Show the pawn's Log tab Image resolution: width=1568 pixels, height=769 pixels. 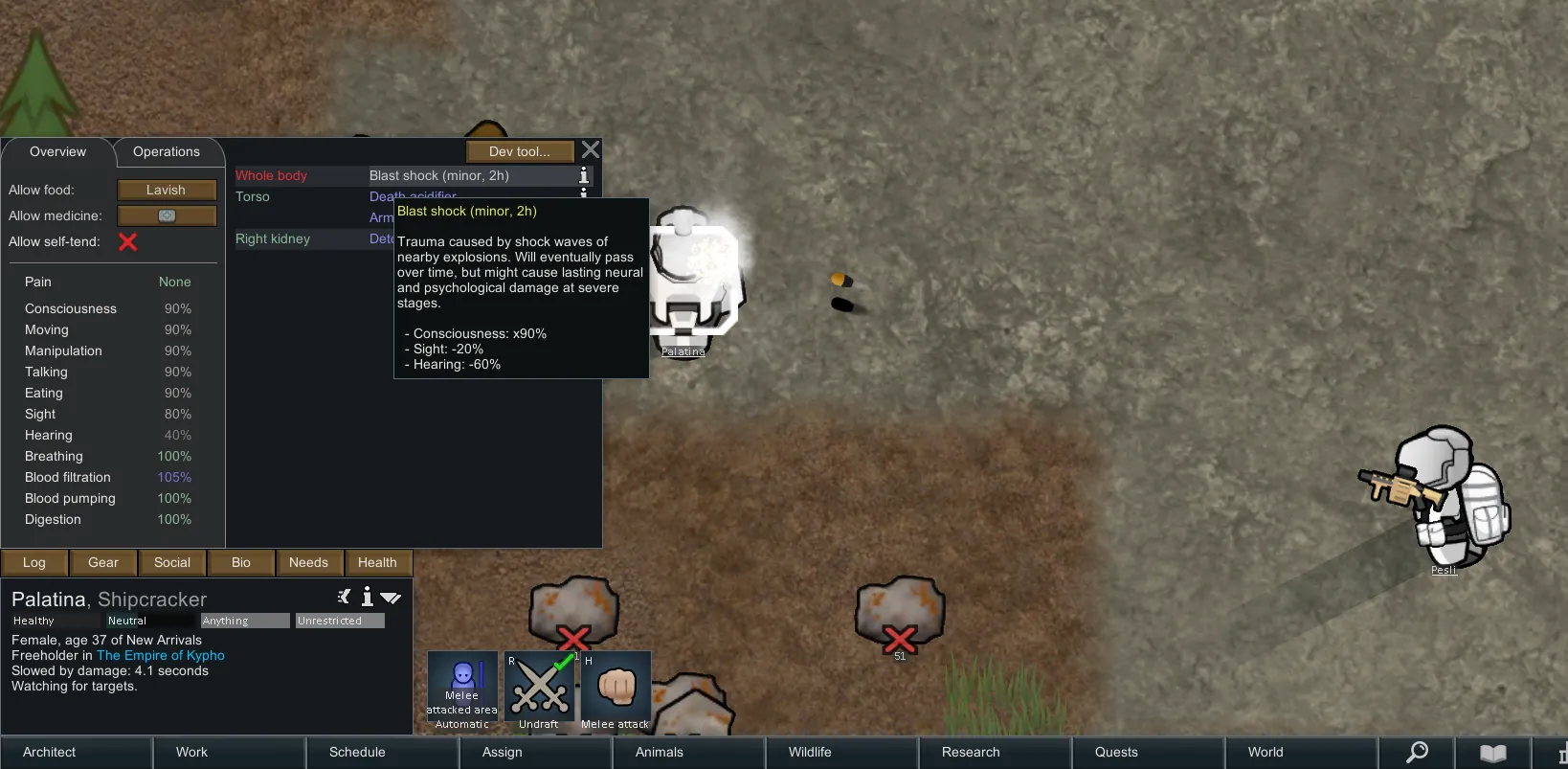(x=34, y=563)
